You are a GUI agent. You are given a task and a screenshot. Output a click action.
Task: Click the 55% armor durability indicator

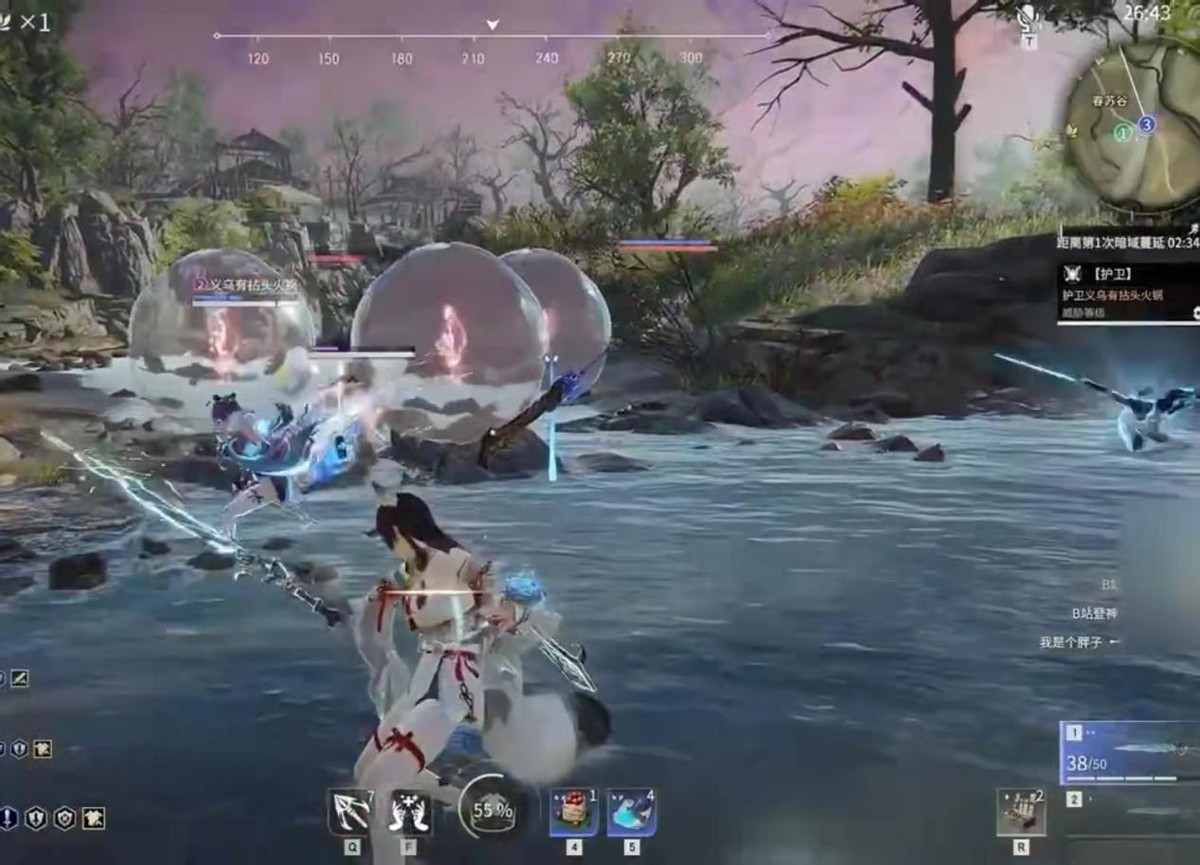click(x=492, y=810)
